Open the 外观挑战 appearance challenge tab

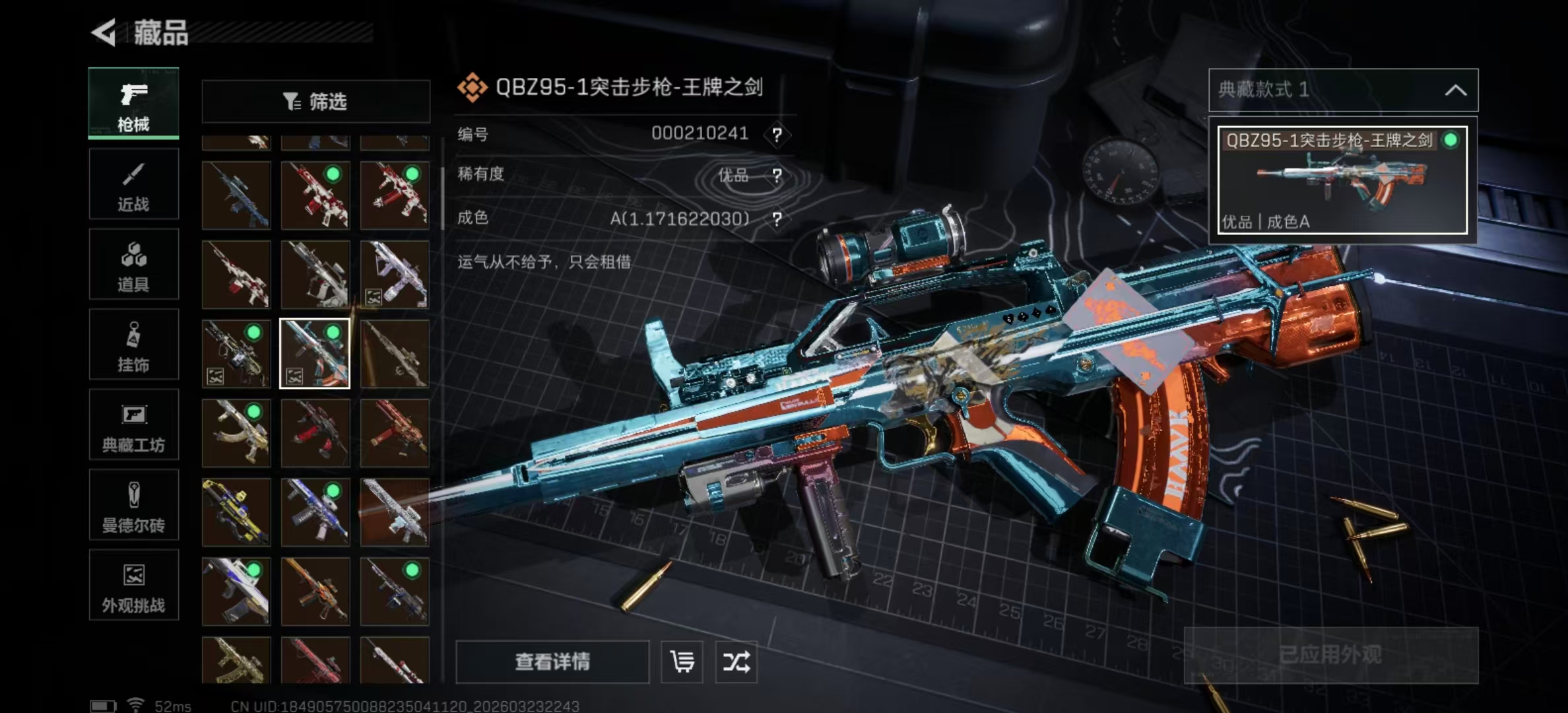(133, 586)
